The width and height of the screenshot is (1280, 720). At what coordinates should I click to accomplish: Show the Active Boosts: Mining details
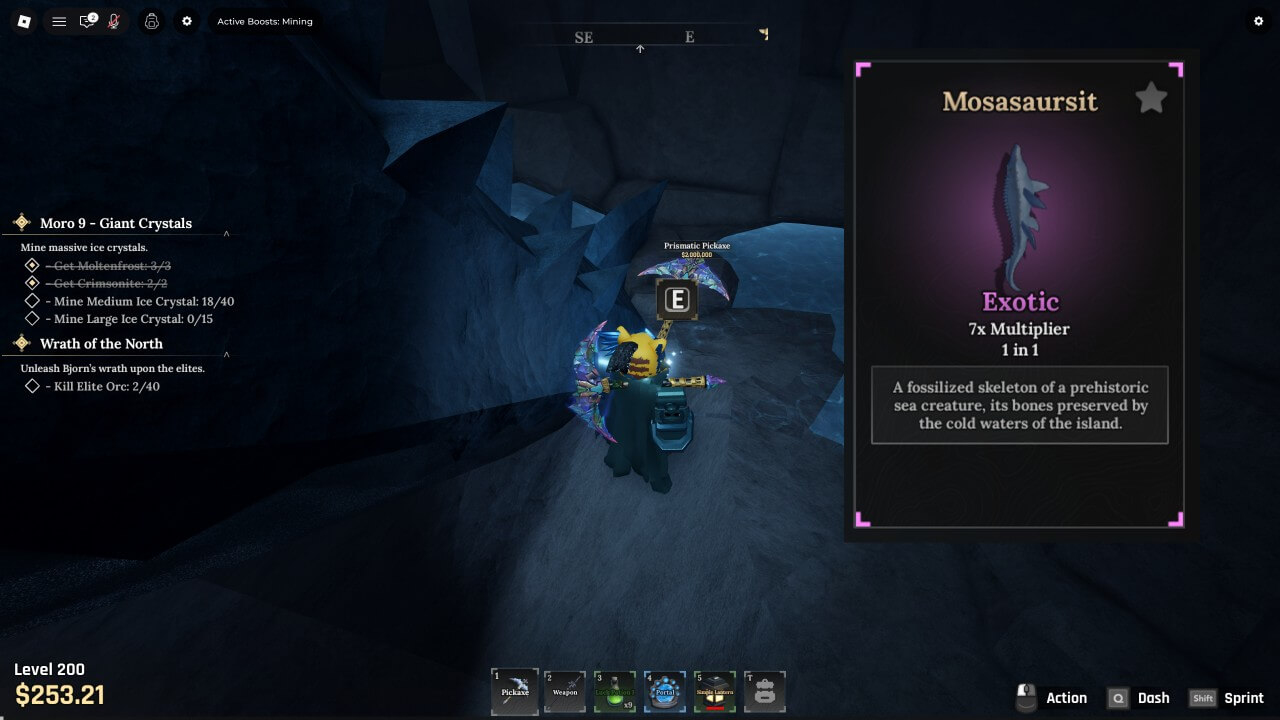click(x=265, y=21)
